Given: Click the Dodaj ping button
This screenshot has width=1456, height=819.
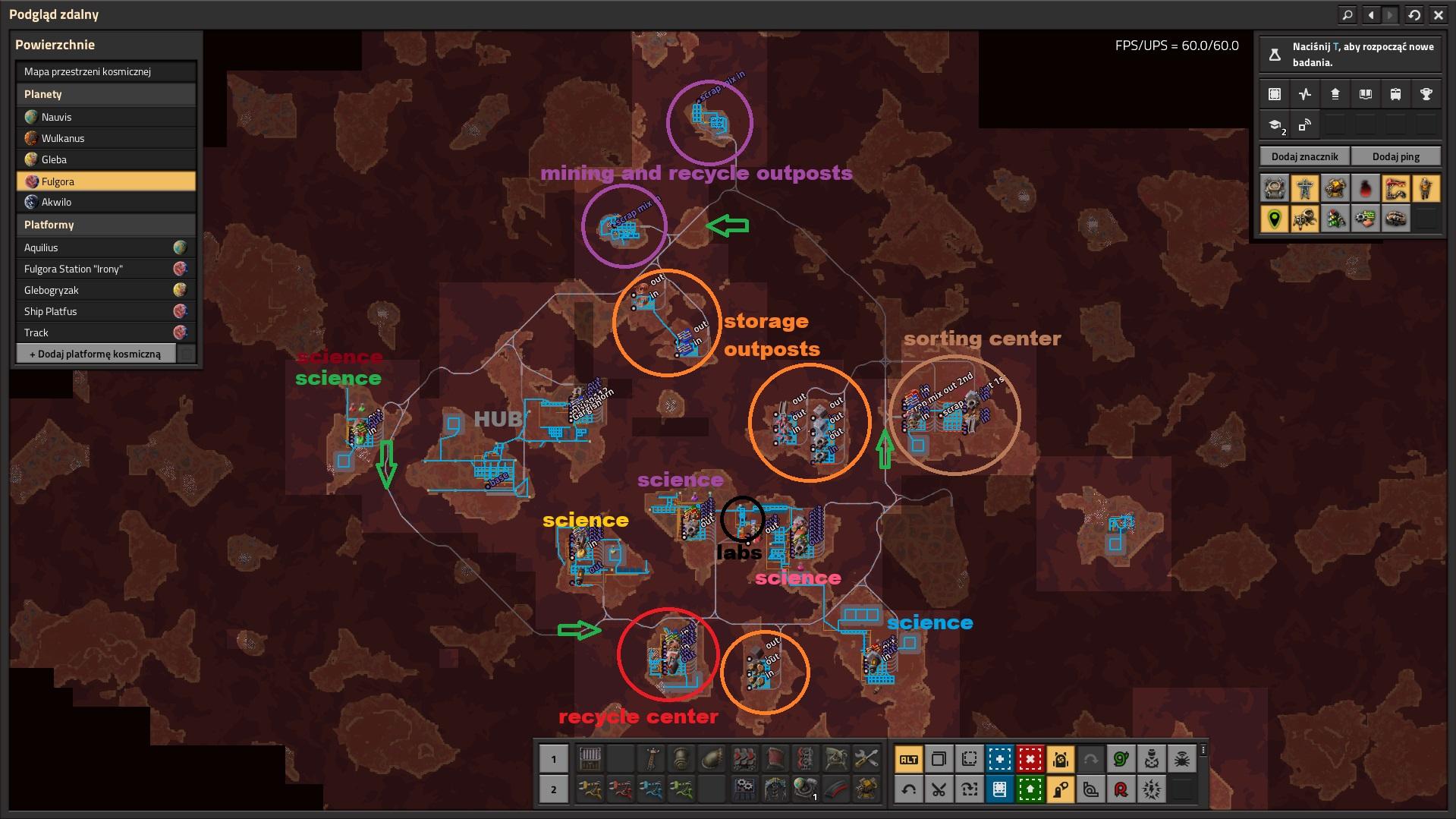Looking at the screenshot, I should coord(1395,156).
